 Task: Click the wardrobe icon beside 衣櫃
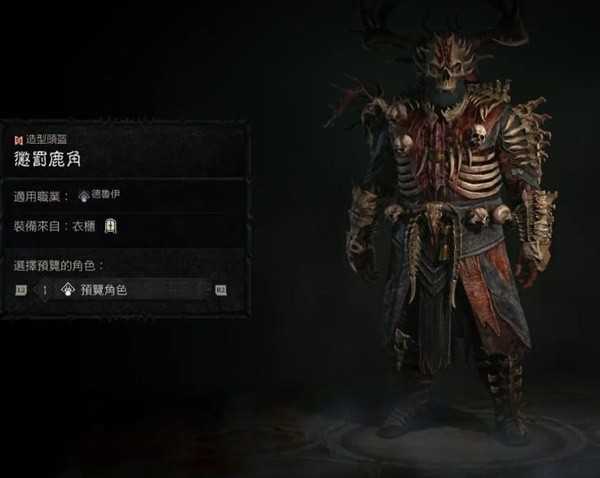point(110,226)
